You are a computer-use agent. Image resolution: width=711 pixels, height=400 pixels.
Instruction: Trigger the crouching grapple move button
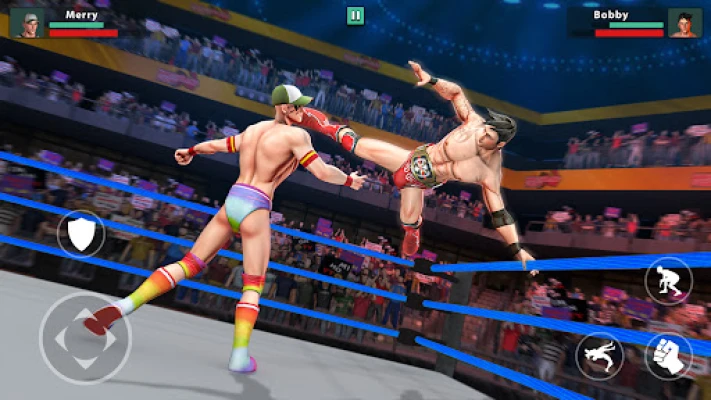pyautogui.click(x=668, y=280)
